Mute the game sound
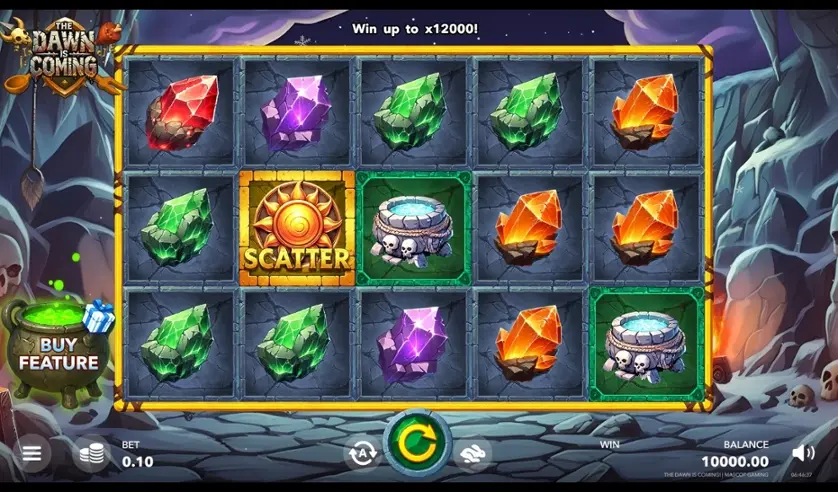 tap(802, 454)
